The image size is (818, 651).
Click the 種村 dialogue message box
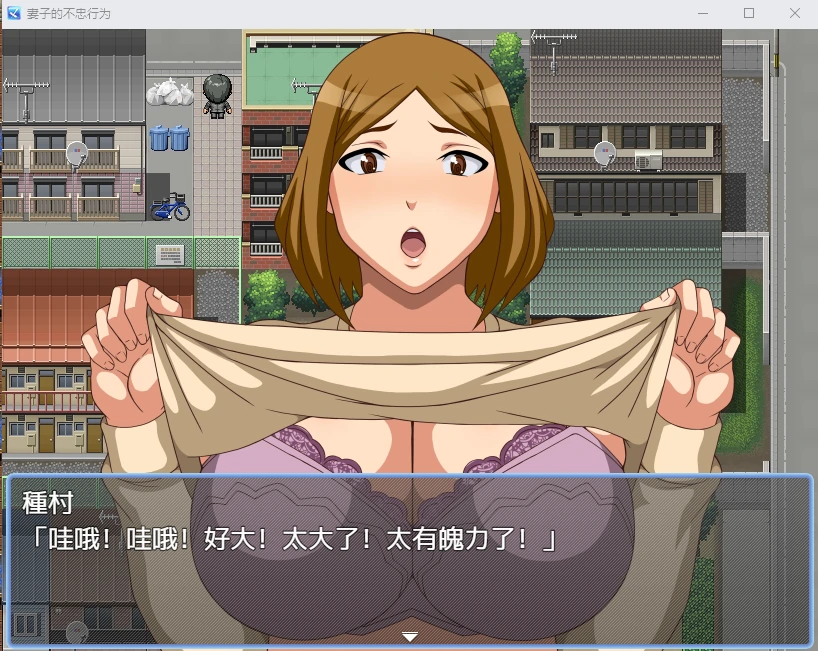(409, 559)
